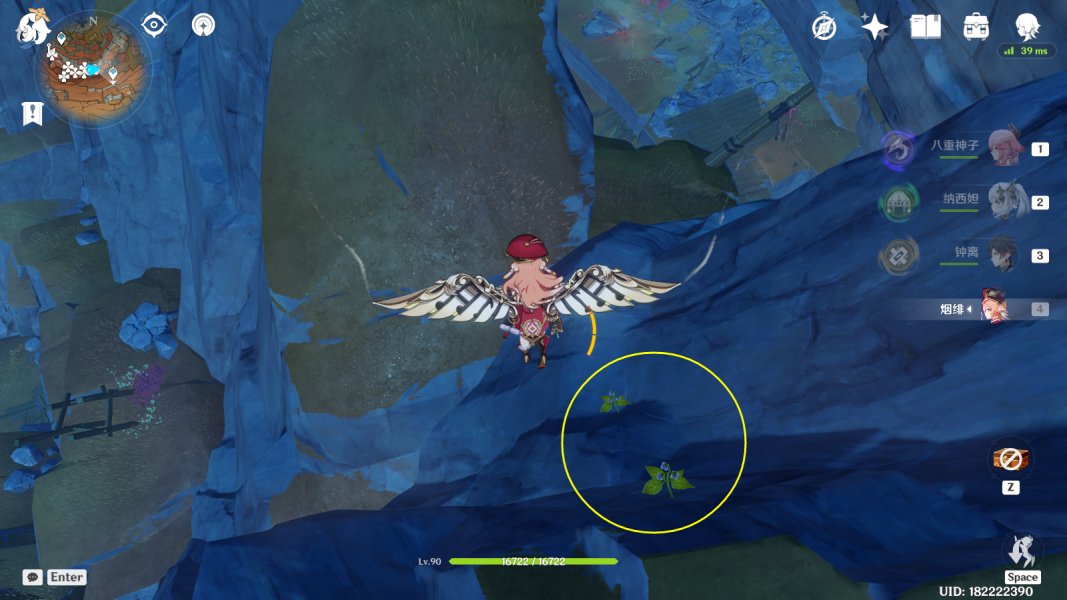Open the Adventurer Handbook book icon
1067x600 pixels.
926,27
